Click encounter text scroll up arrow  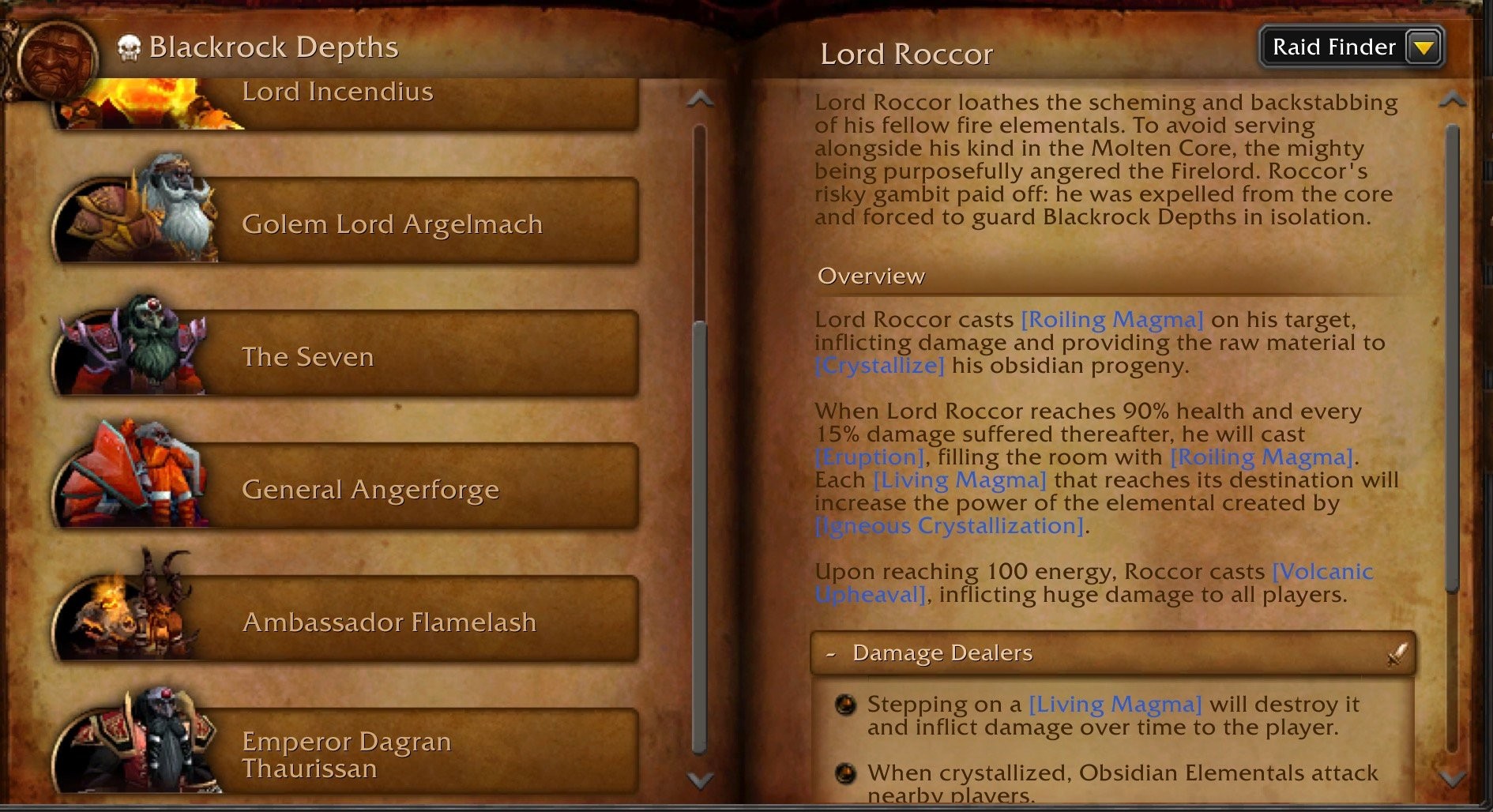pos(1453,100)
